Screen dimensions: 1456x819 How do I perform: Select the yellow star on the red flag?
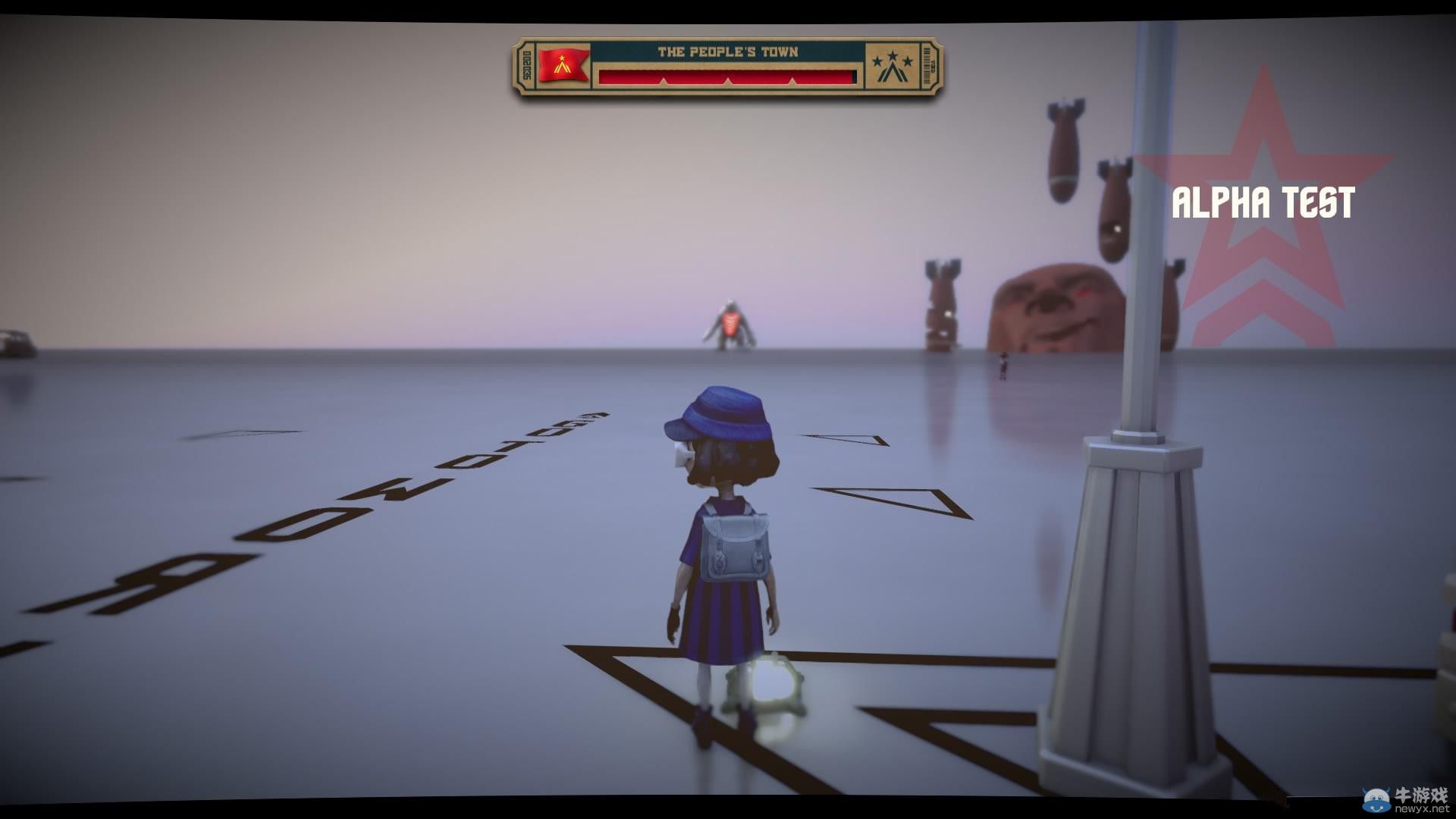(x=563, y=58)
